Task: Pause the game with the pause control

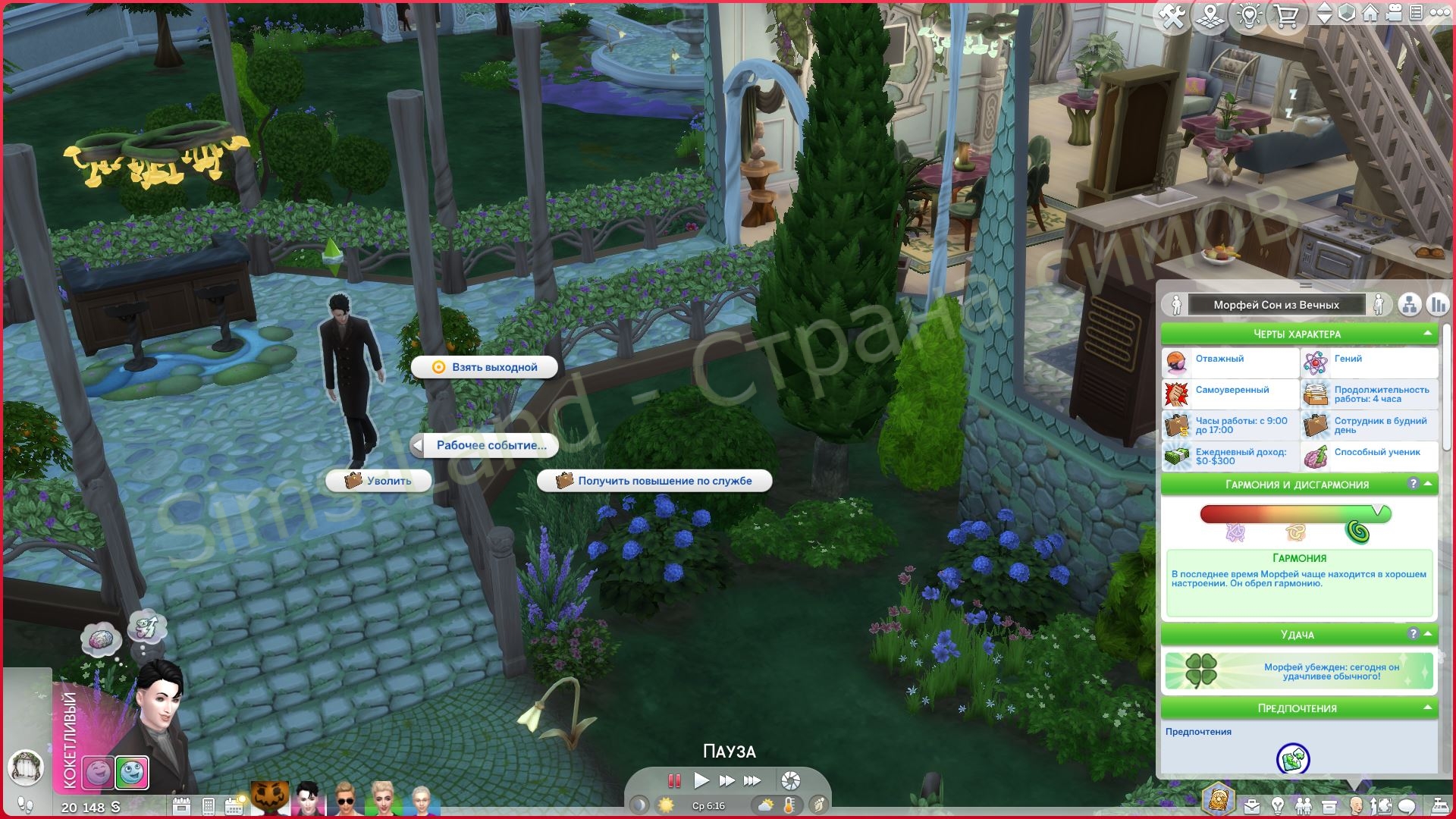Action: coord(673,780)
